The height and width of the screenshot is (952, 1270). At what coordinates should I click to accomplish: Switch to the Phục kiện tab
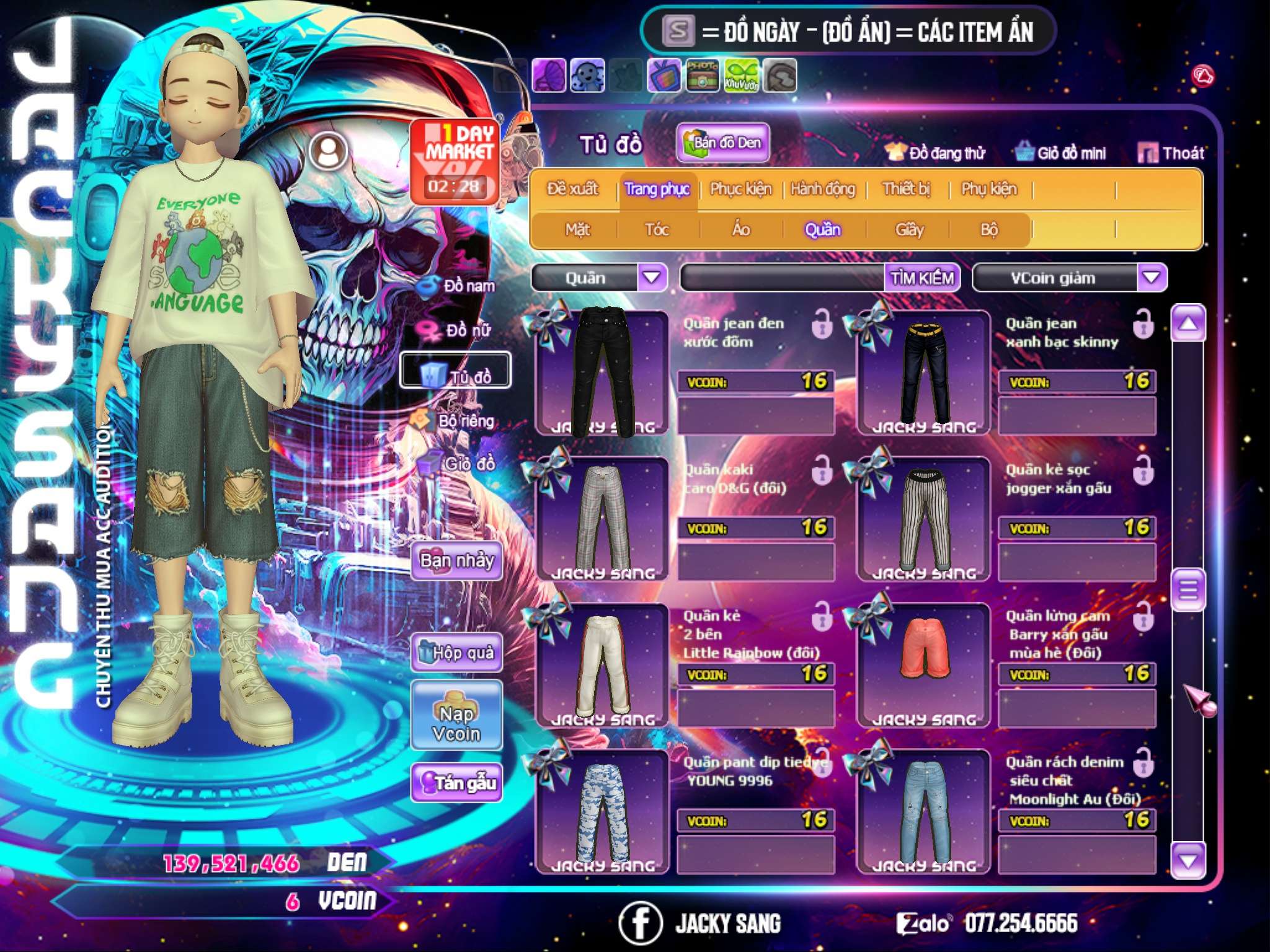[740, 189]
